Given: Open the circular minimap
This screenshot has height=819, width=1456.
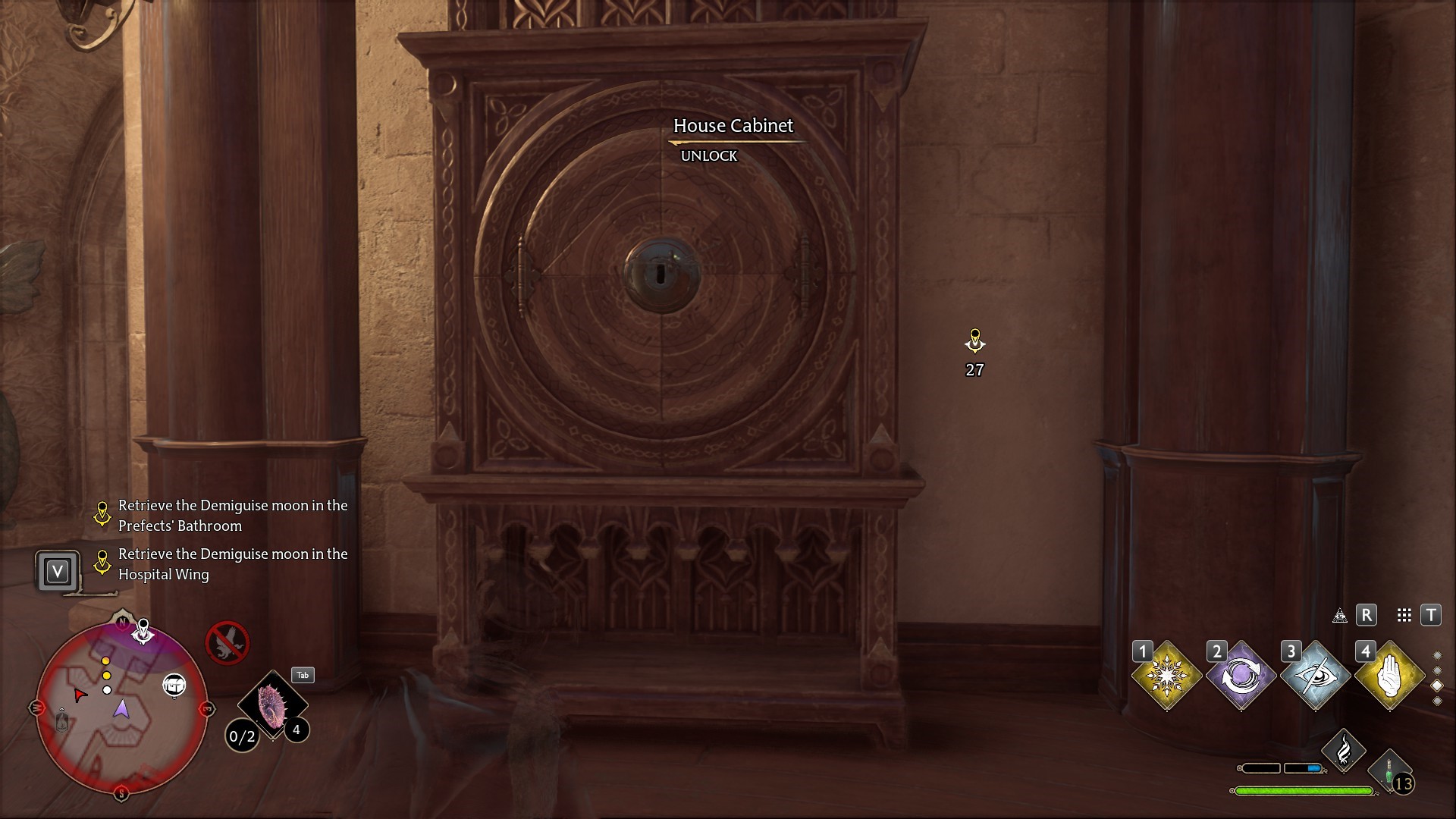Looking at the screenshot, I should pos(121,708).
